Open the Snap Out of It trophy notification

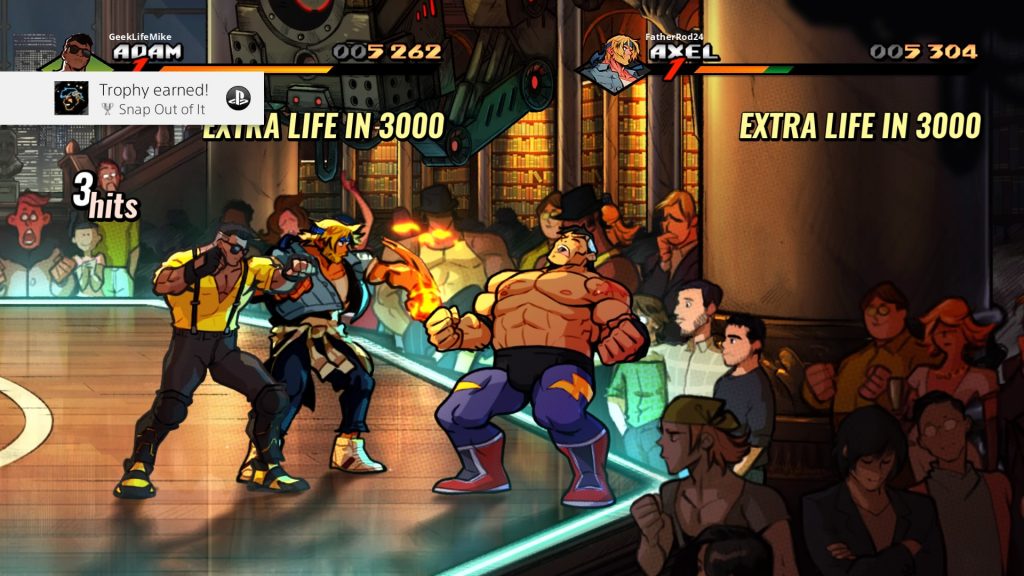[152, 98]
